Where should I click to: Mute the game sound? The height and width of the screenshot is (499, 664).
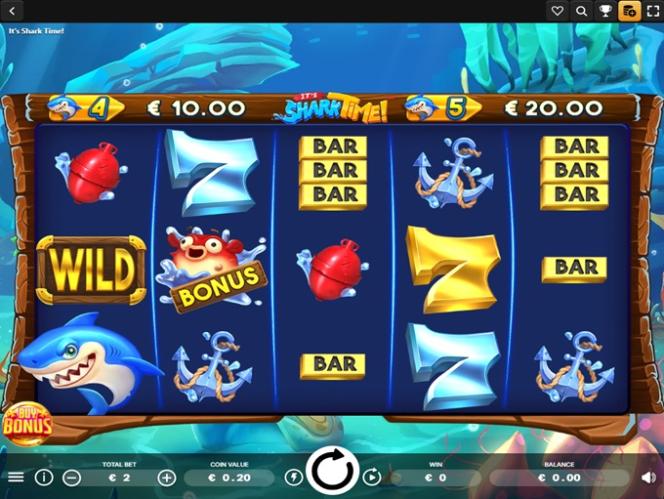pos(647,478)
